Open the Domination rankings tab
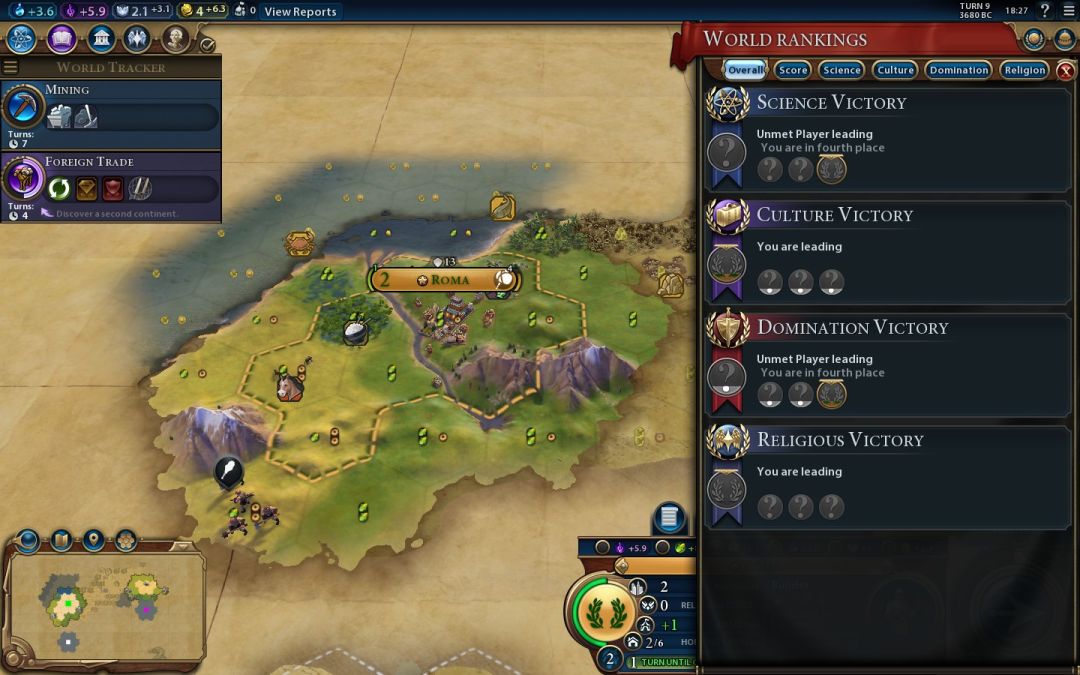This screenshot has height=675, width=1080. click(x=958, y=70)
